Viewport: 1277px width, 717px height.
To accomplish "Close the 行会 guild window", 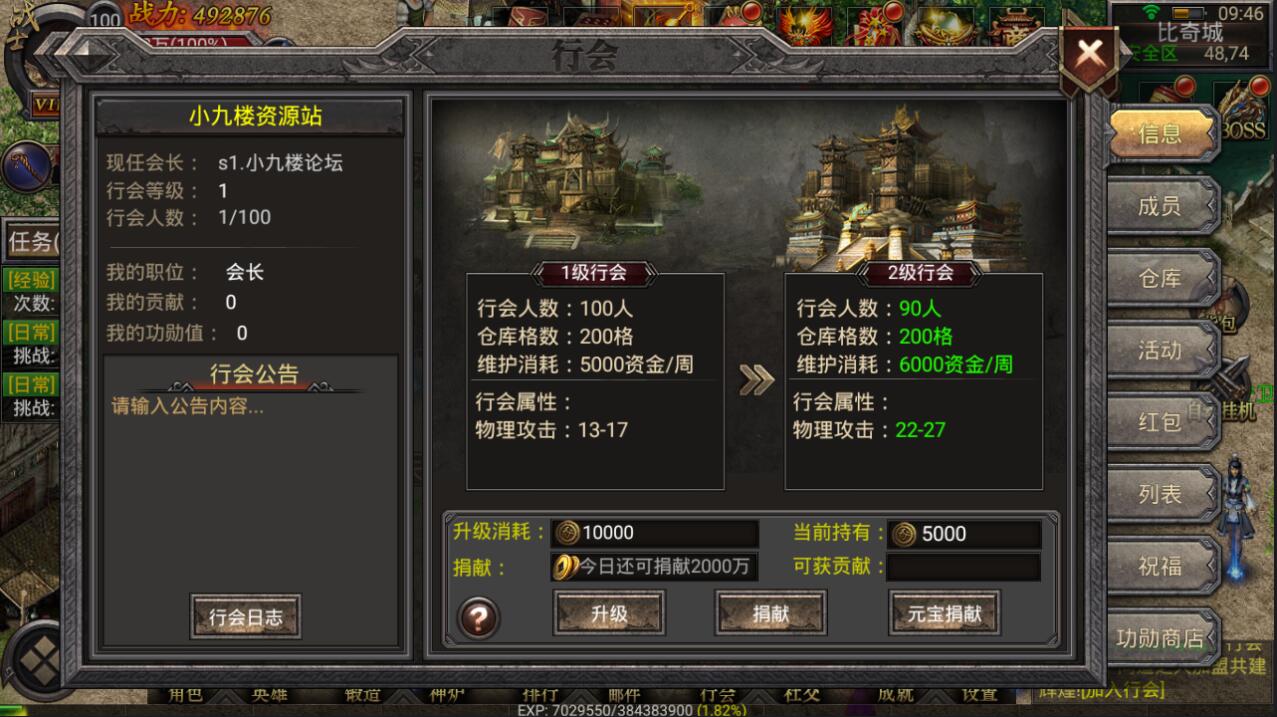I will 1089,55.
